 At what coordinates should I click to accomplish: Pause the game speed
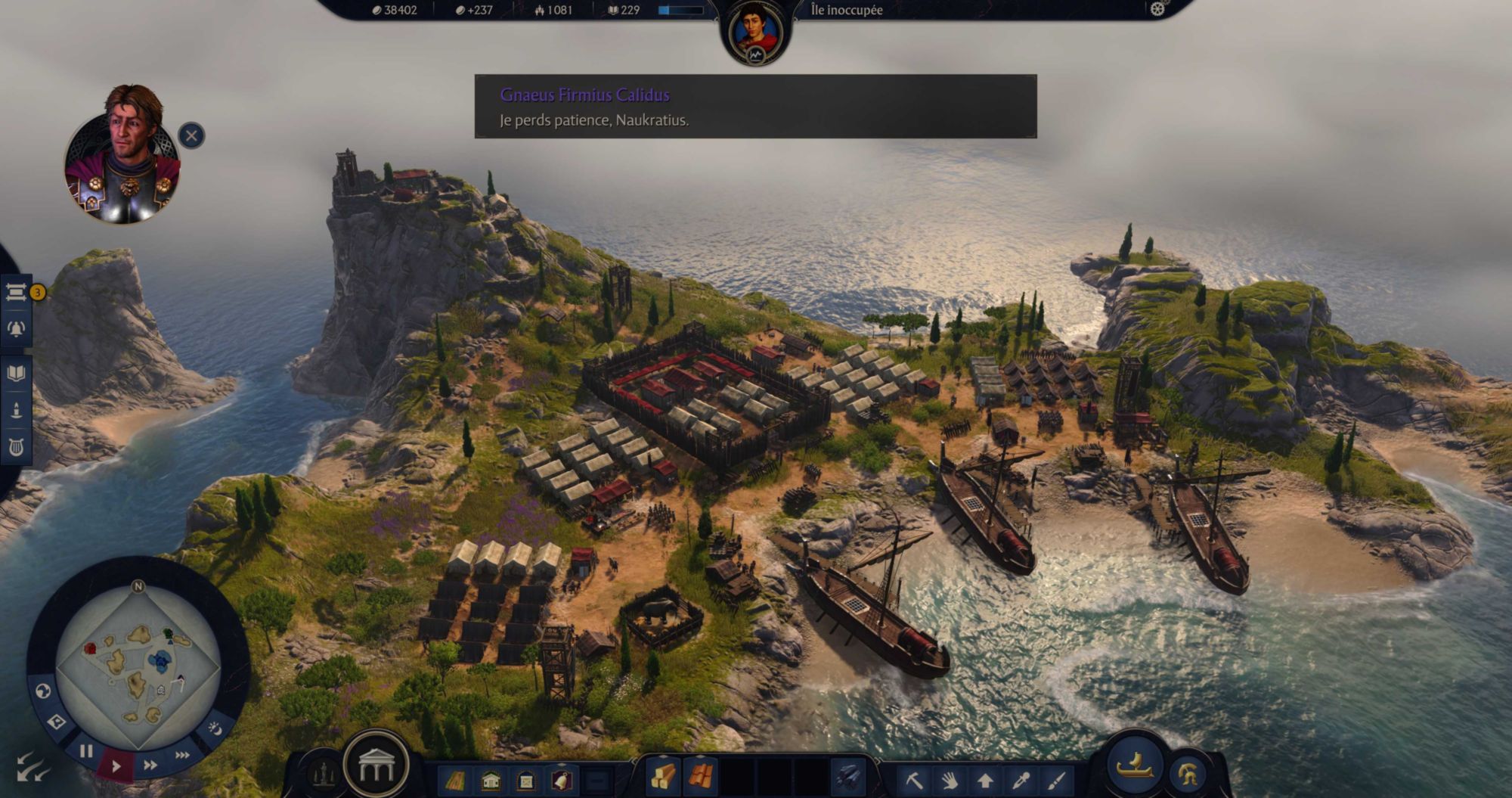click(x=86, y=751)
